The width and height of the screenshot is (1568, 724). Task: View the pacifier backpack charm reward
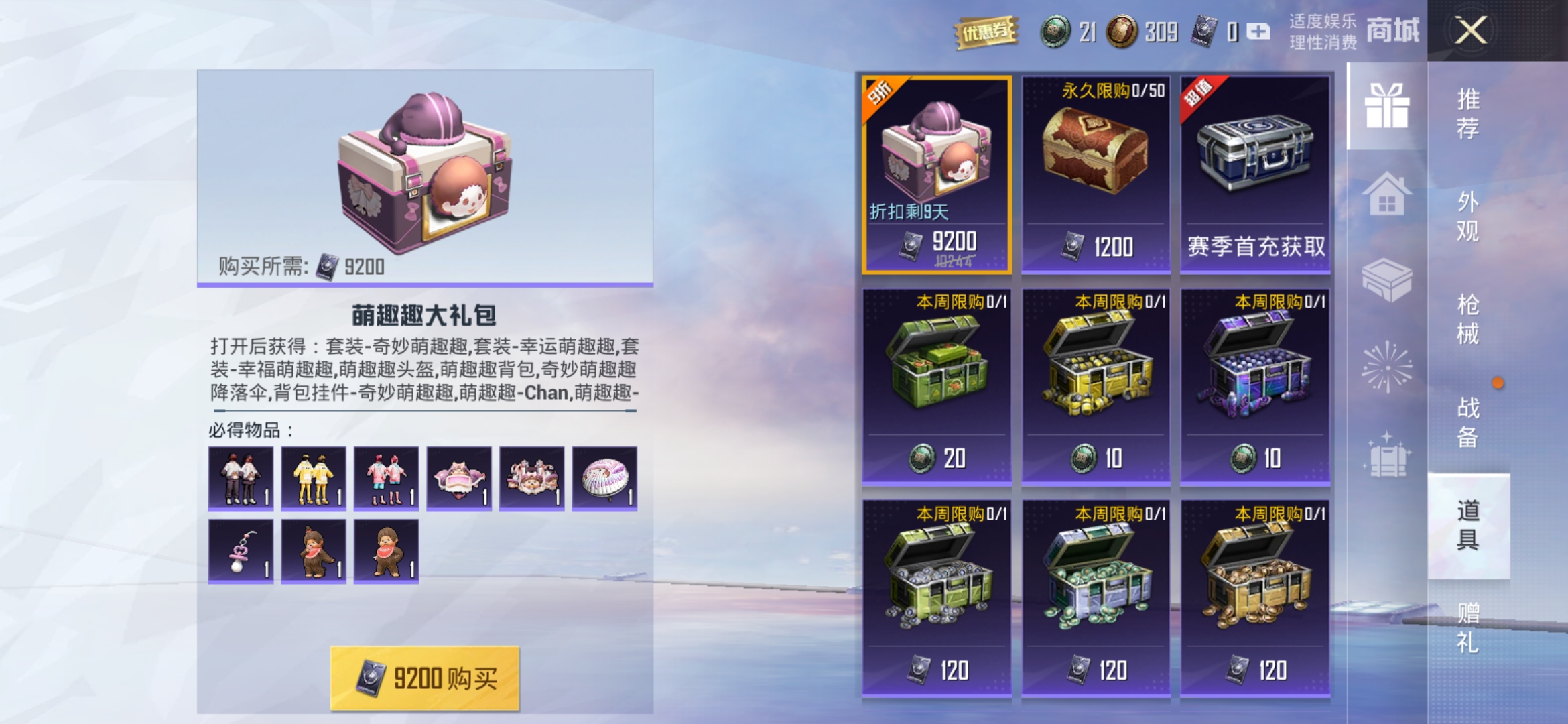[241, 551]
